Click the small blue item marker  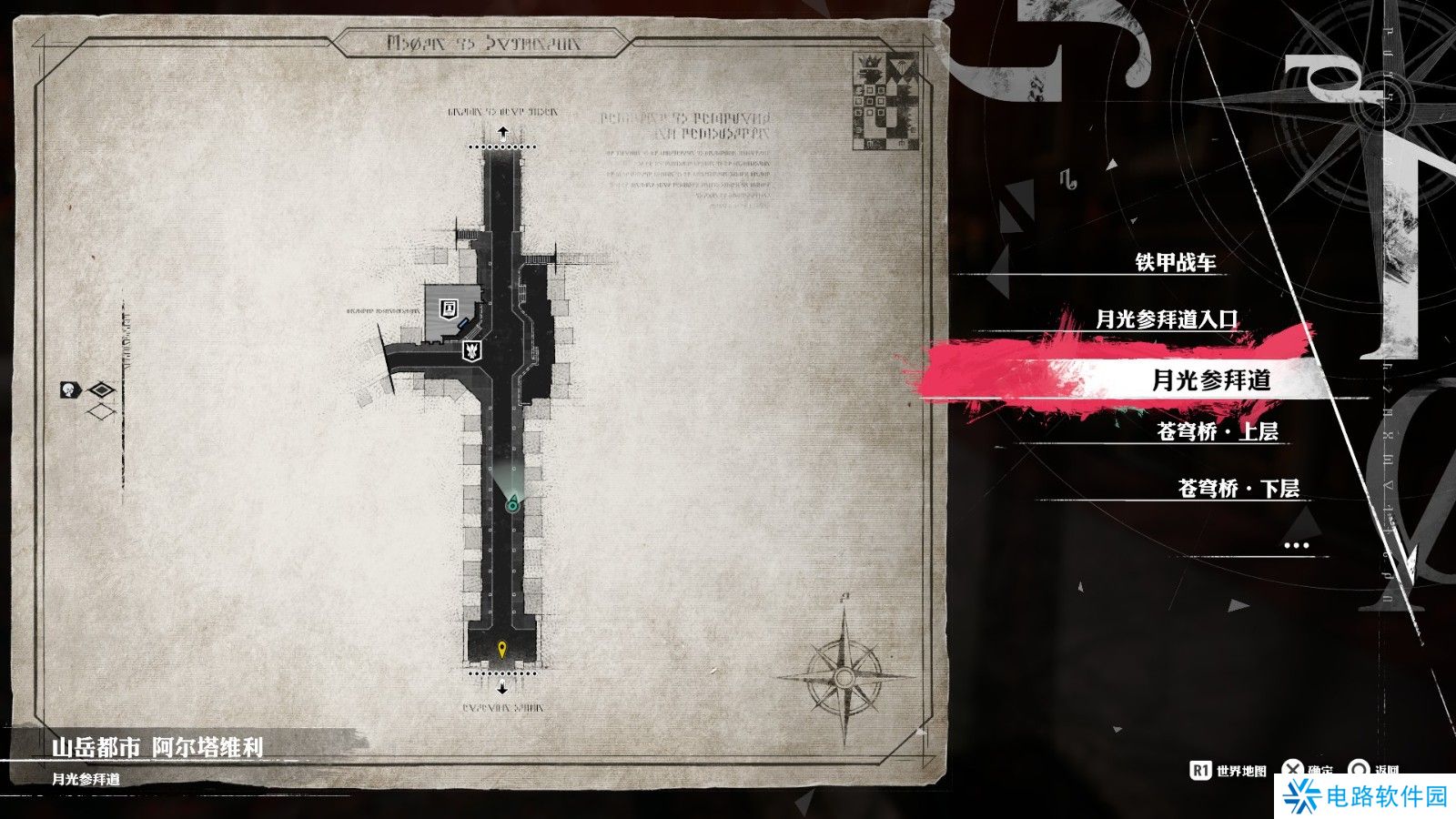click(x=465, y=321)
